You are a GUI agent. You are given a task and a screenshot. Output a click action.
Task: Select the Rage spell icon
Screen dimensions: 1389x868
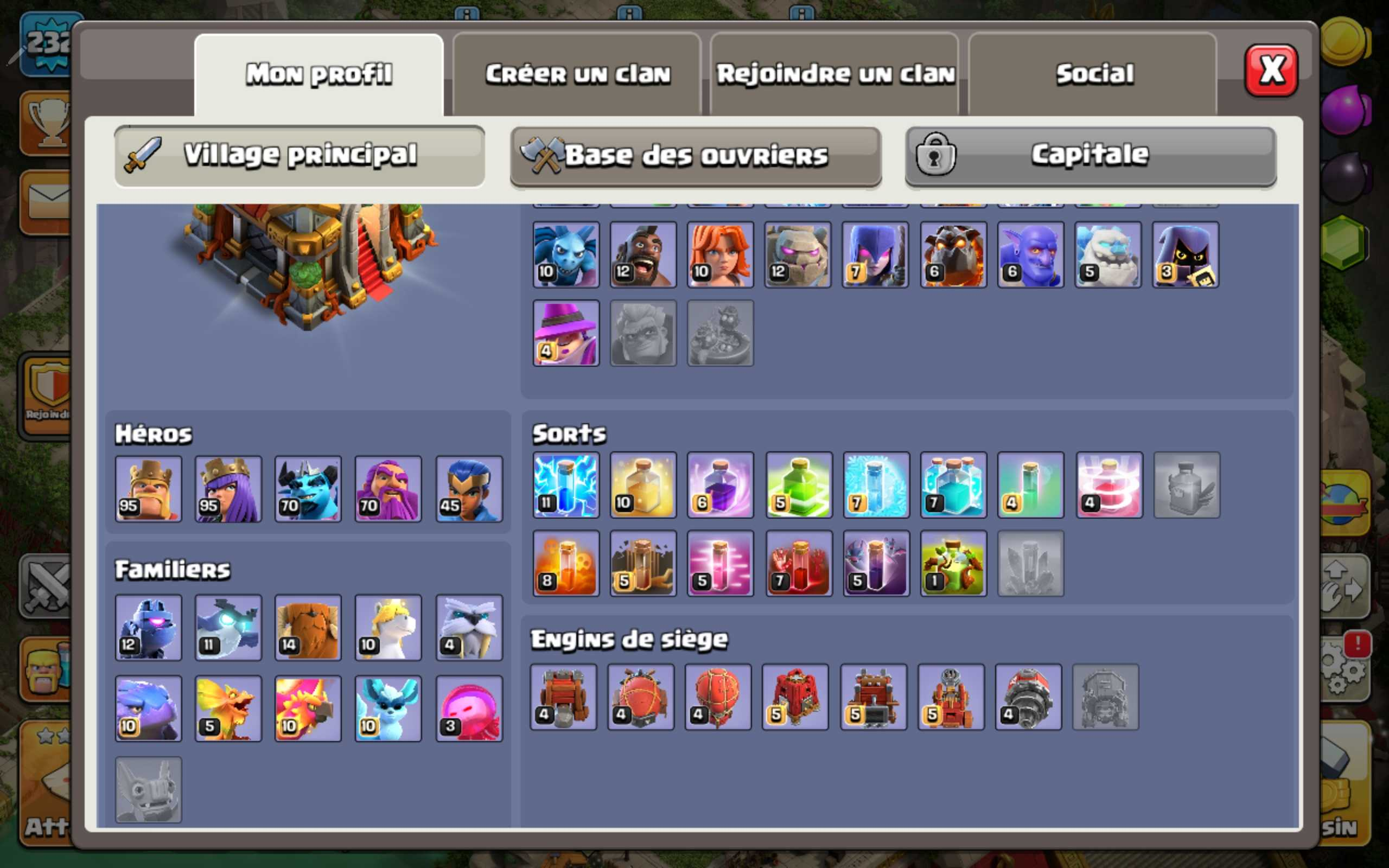coord(721,485)
